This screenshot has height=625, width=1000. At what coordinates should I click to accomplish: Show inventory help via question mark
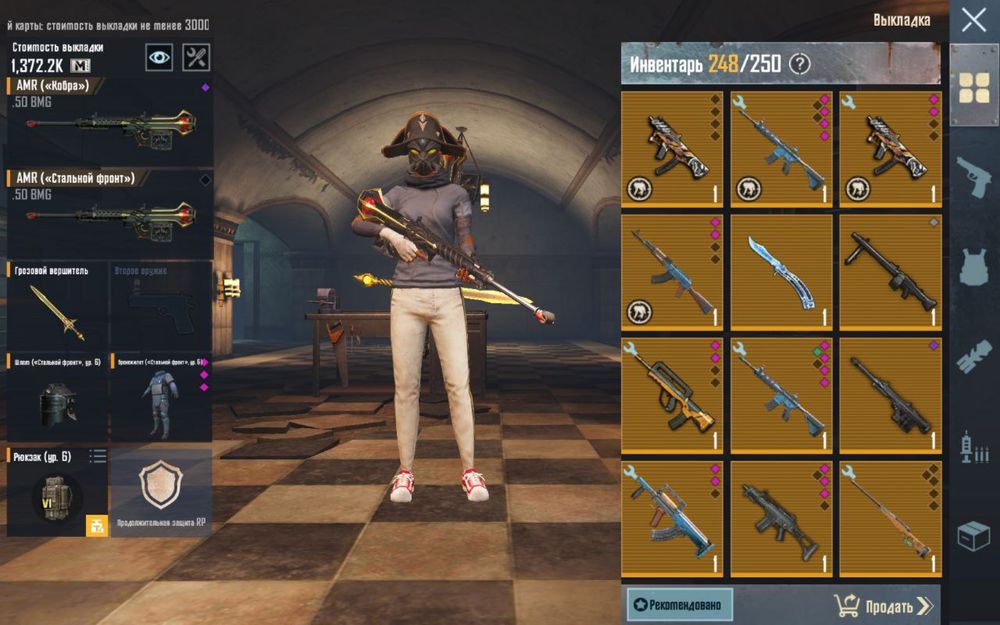(799, 64)
